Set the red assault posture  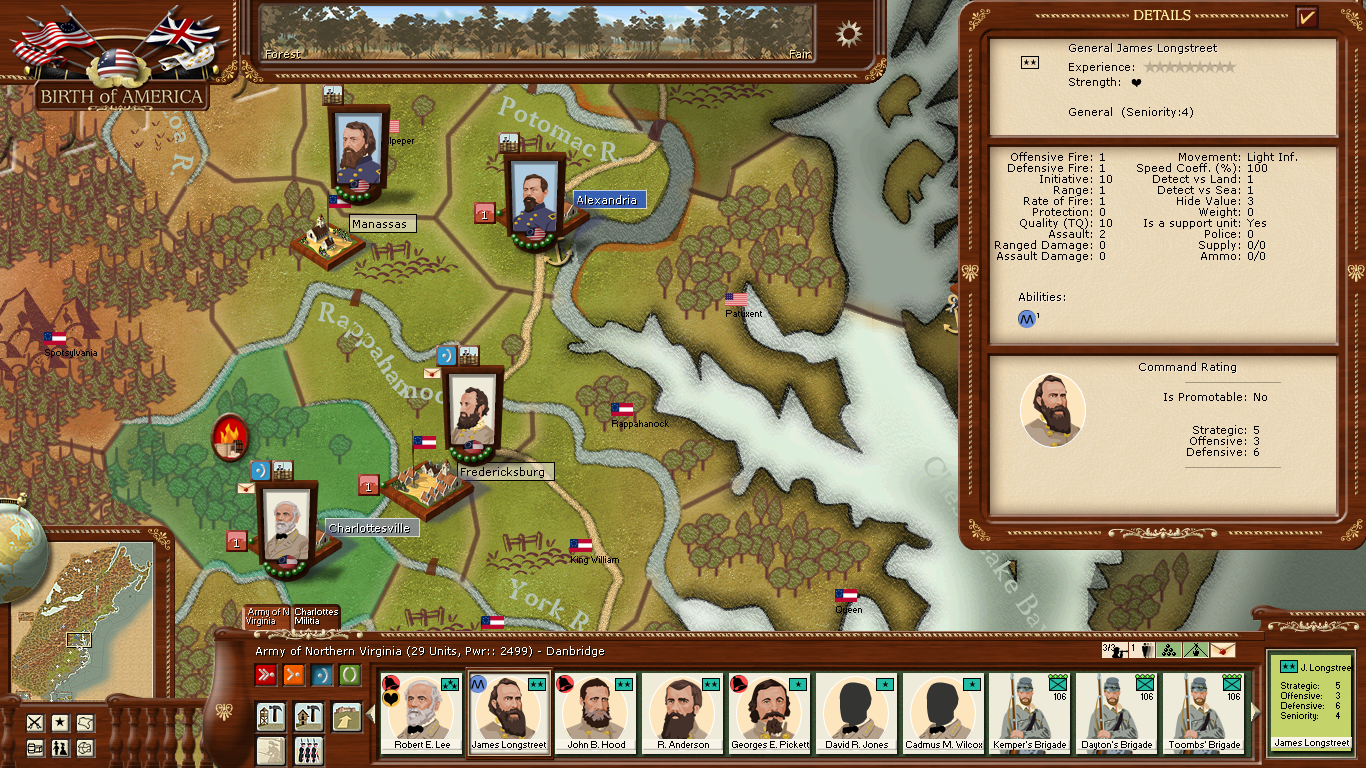pos(266,675)
